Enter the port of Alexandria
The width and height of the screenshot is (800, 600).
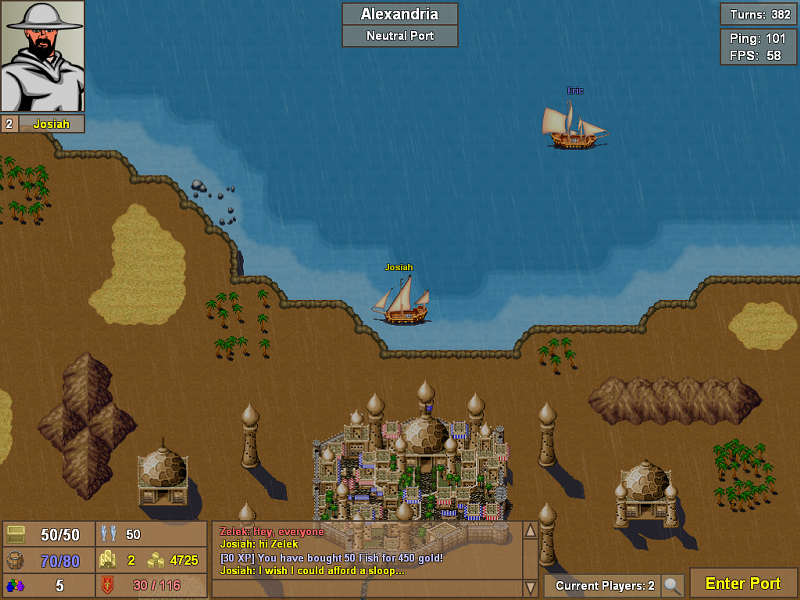[743, 583]
